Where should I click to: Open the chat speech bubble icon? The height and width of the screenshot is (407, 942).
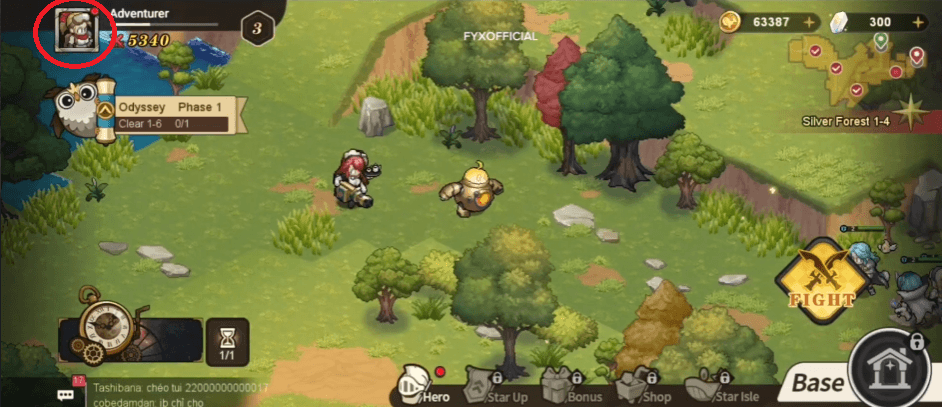coord(66,393)
